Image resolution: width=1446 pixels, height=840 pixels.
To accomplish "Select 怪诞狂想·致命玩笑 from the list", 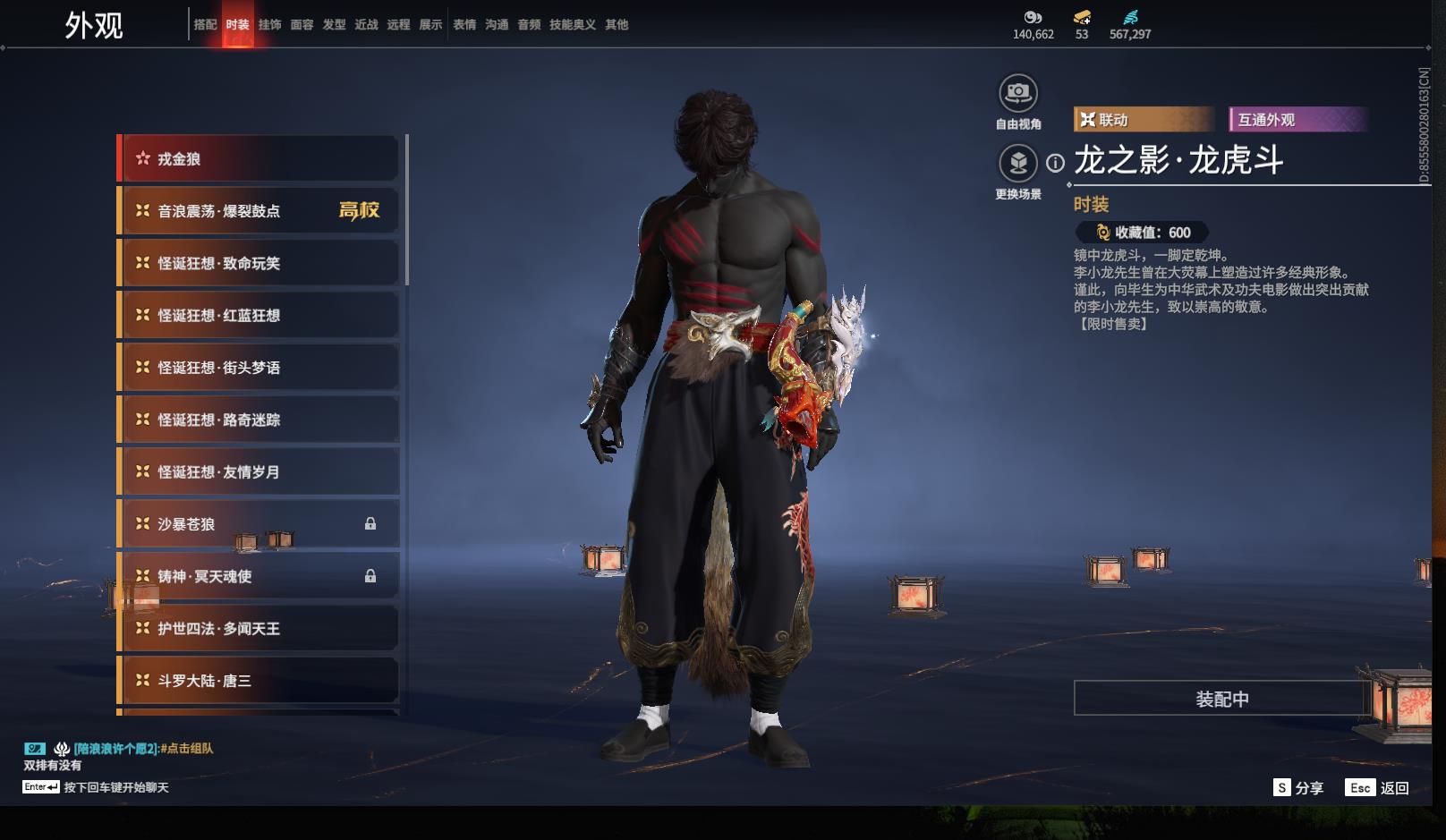I will pos(259,263).
